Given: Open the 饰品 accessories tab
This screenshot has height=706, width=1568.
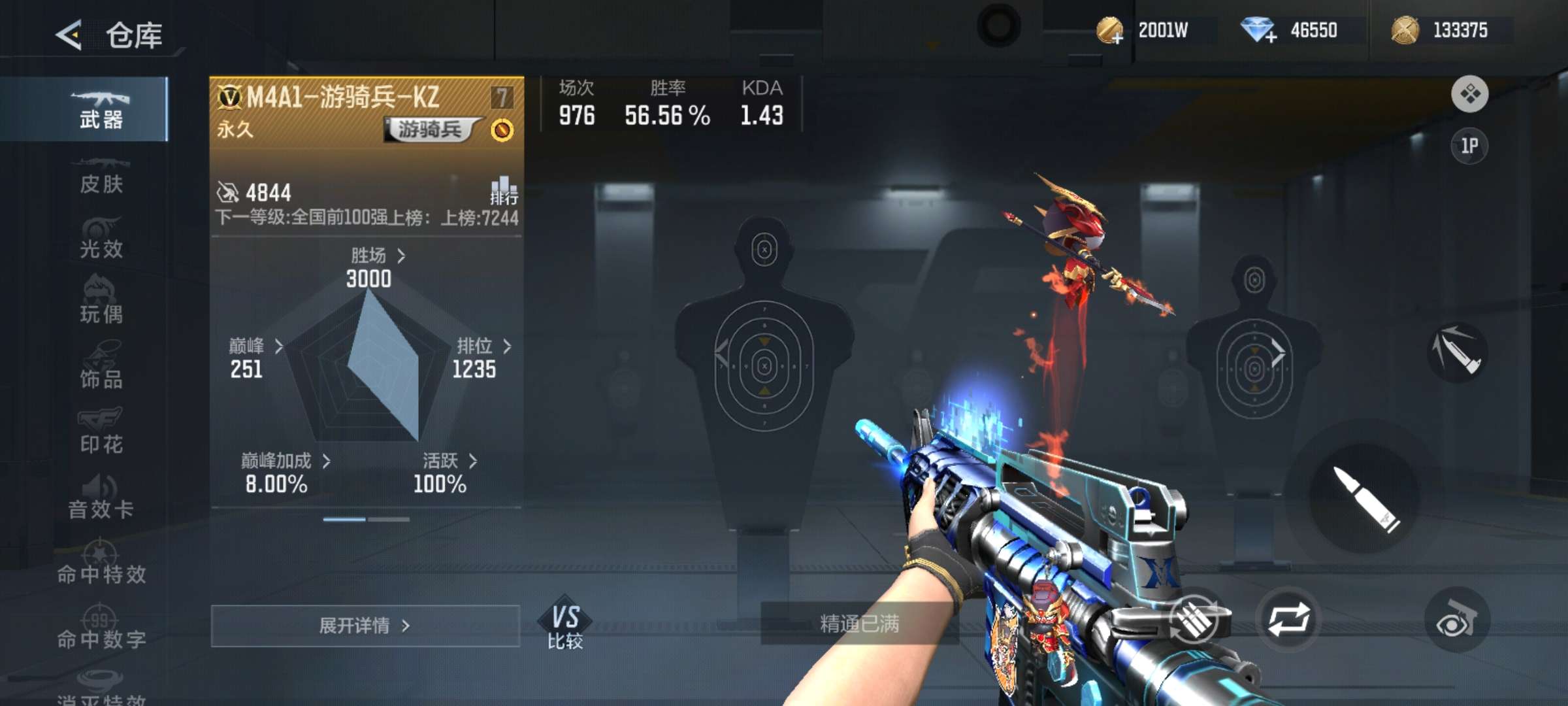Looking at the screenshot, I should point(101,369).
